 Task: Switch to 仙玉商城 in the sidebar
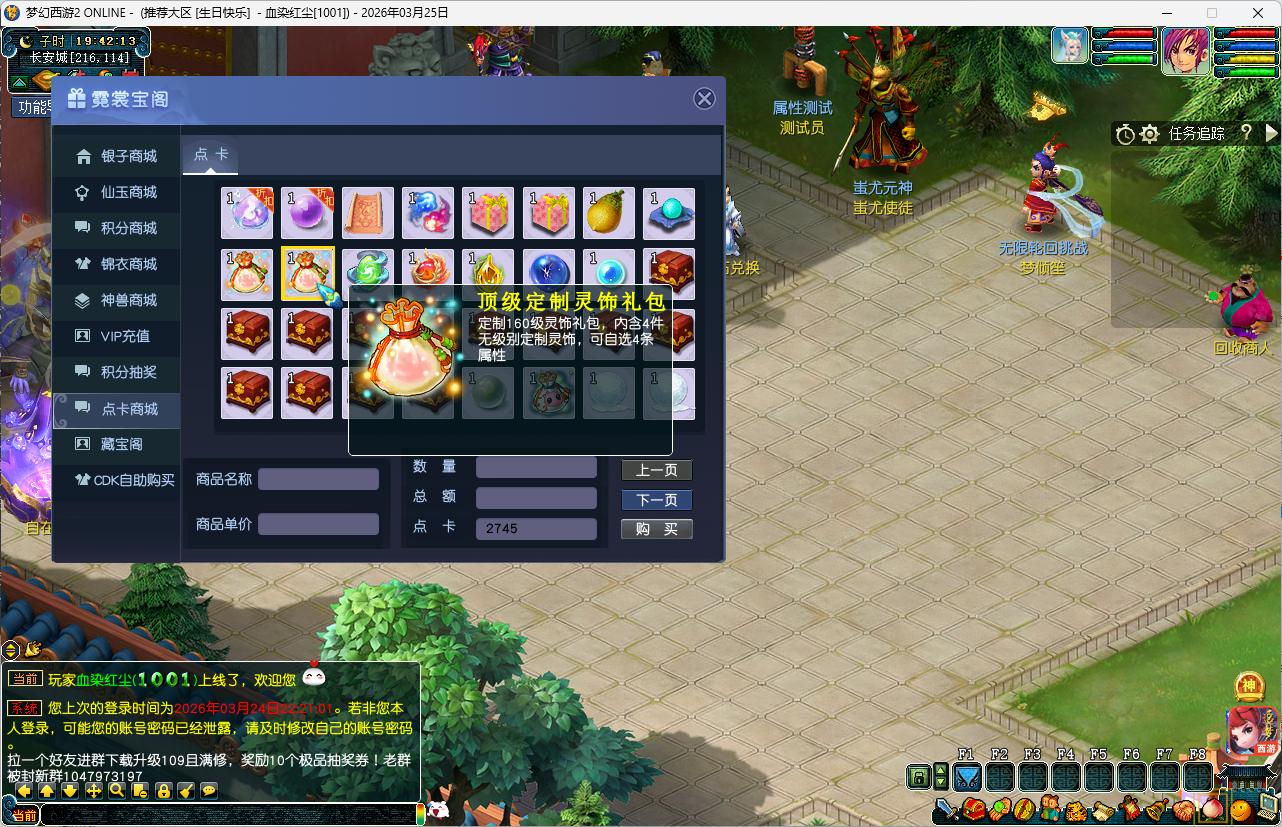[128, 192]
